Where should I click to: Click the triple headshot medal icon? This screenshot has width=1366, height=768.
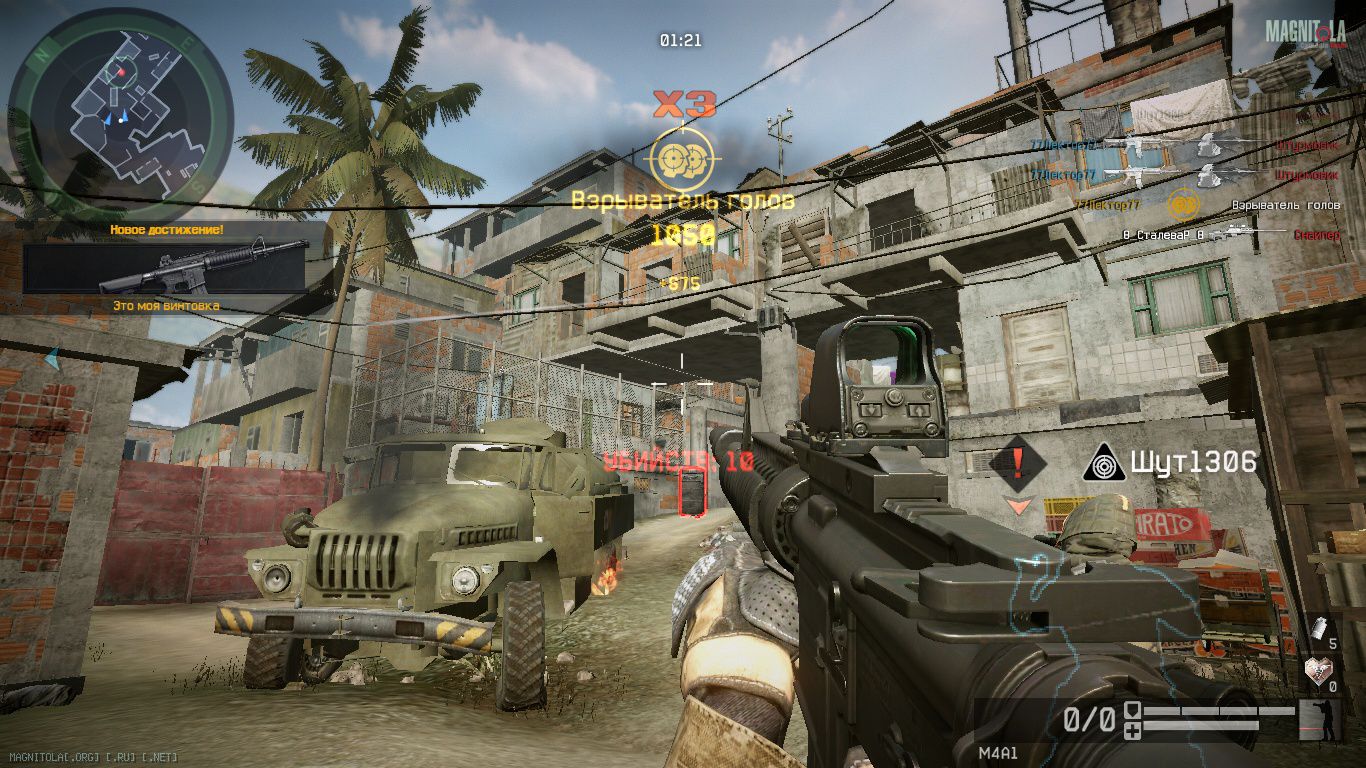pos(684,159)
